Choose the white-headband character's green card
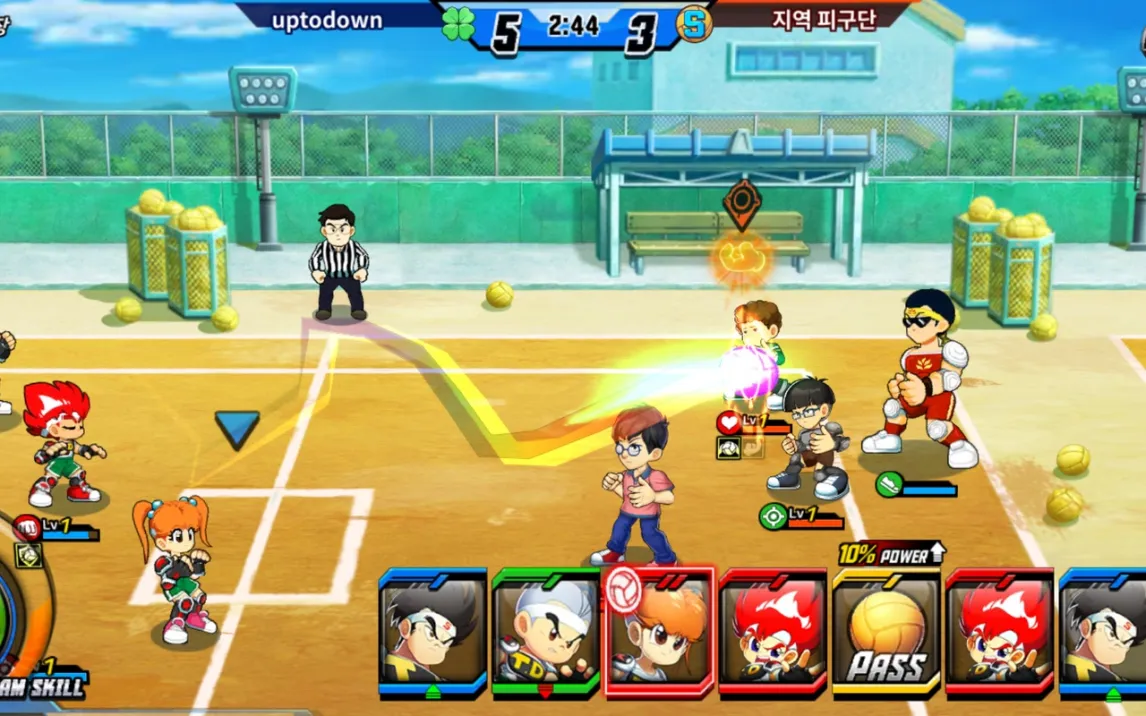1146x716 pixels. [545, 632]
